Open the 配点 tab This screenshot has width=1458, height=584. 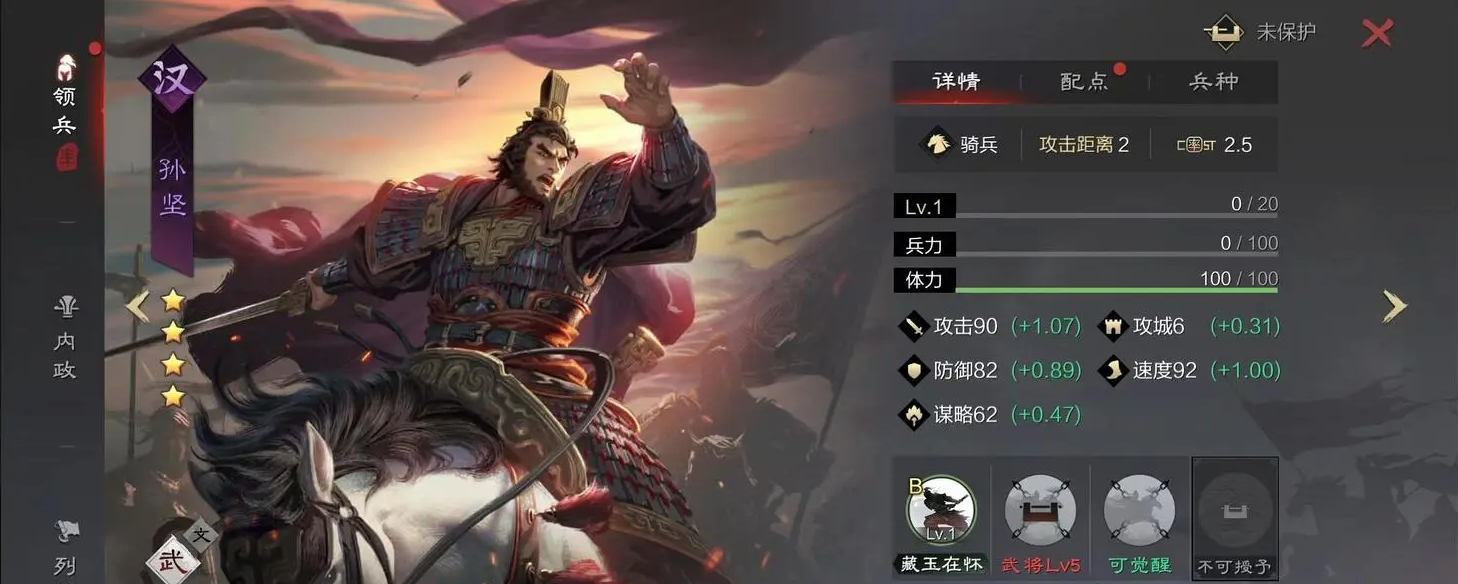(x=1085, y=82)
